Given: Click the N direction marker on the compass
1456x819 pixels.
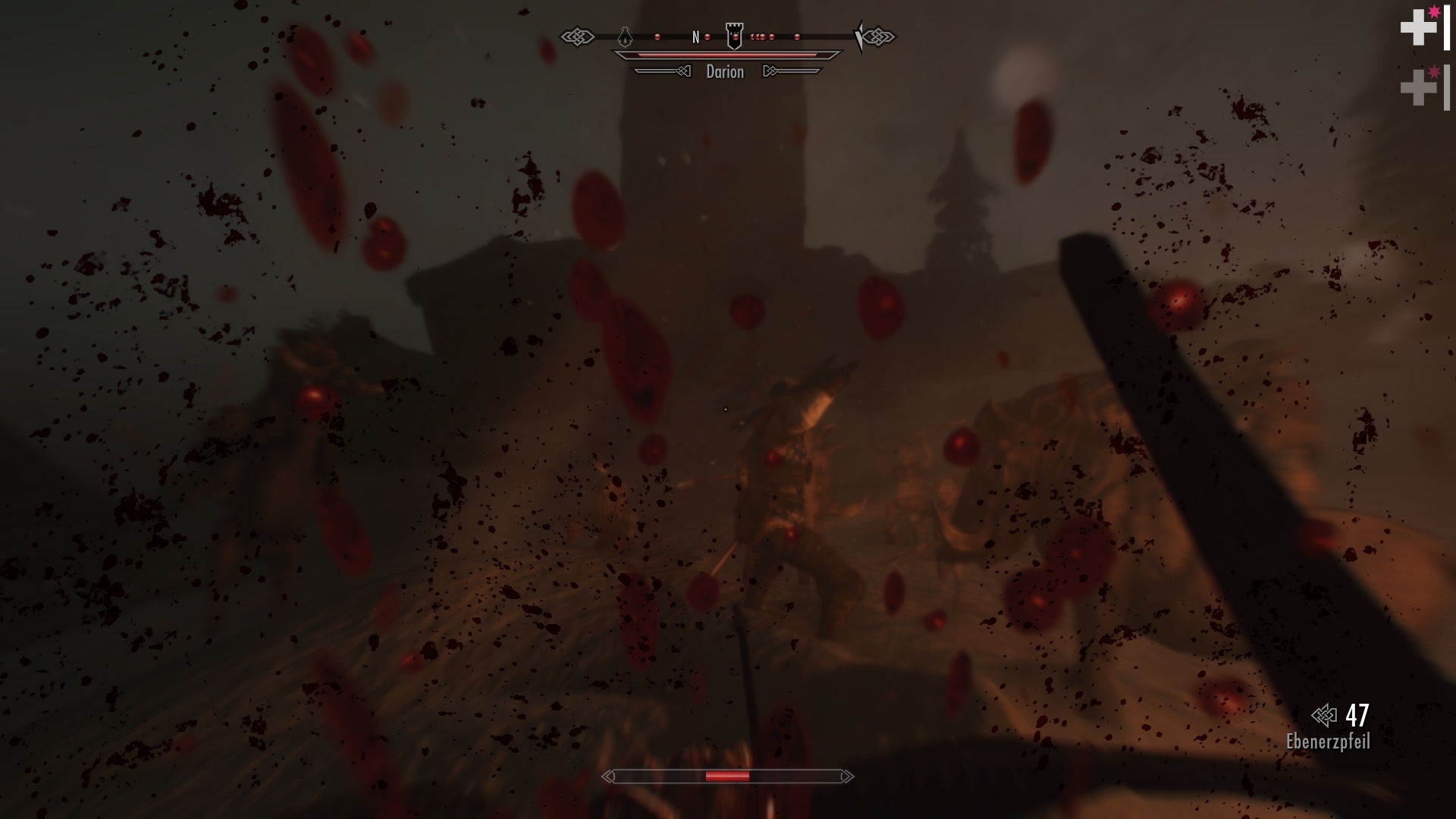Looking at the screenshot, I should 696,36.
